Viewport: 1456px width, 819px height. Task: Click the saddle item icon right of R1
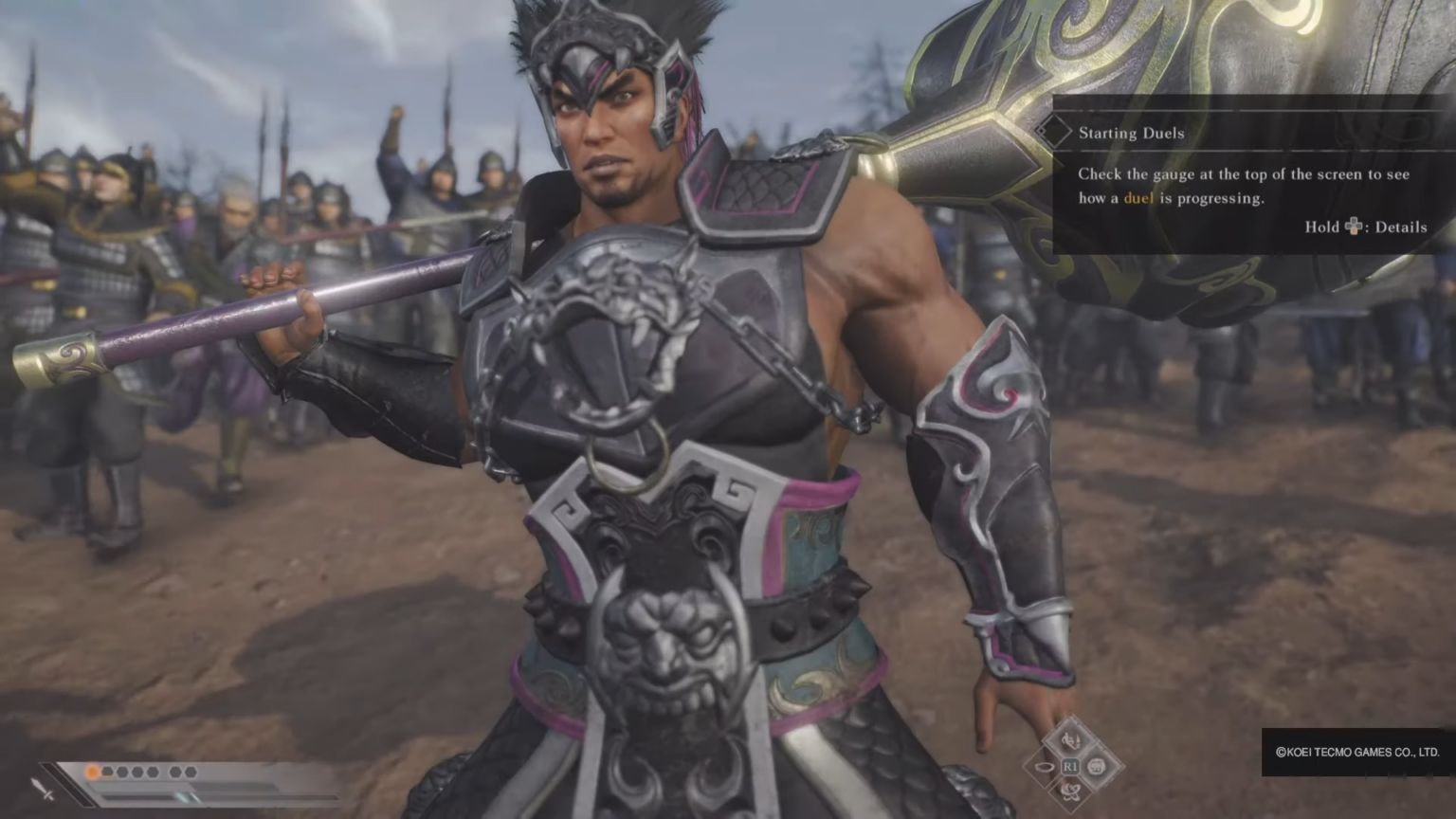1097,766
